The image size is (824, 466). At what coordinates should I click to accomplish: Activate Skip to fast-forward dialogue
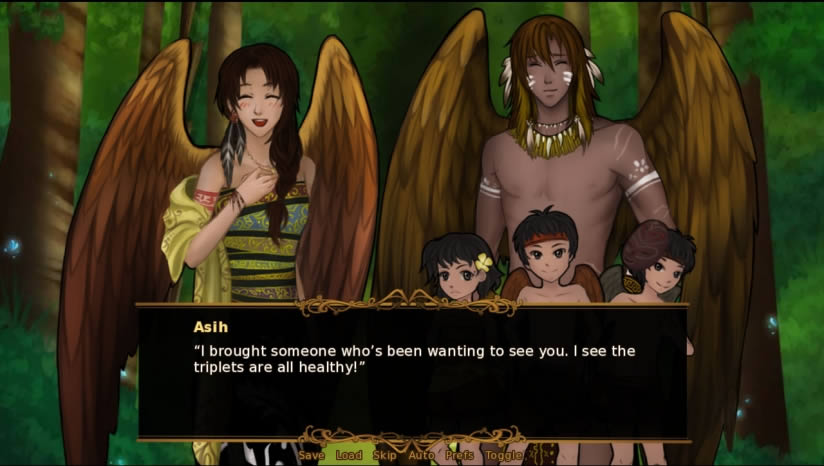pyautogui.click(x=384, y=456)
